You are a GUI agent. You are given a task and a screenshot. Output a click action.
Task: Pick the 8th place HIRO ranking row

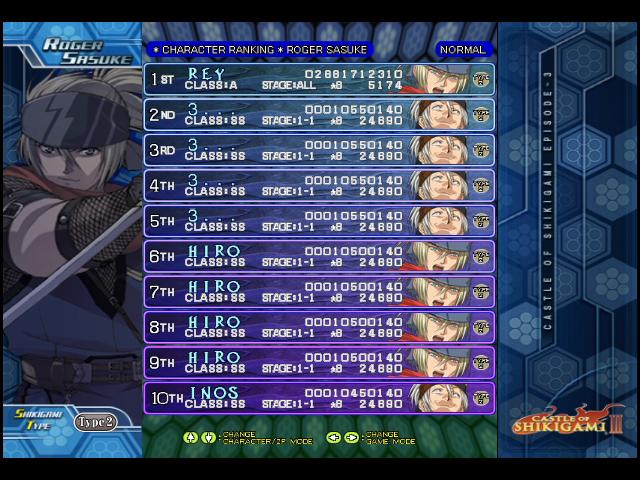point(319,327)
